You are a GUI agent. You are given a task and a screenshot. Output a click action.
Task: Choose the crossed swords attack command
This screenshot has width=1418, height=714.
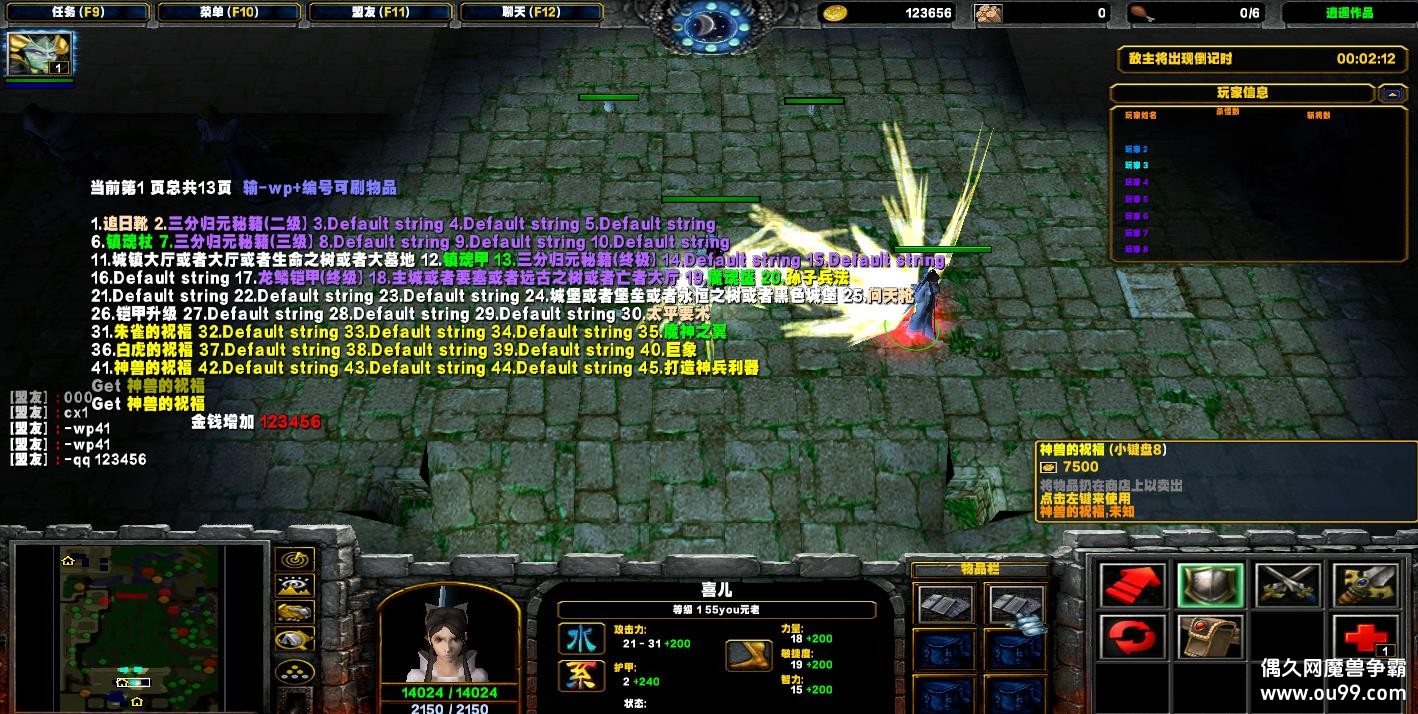click(x=1288, y=586)
